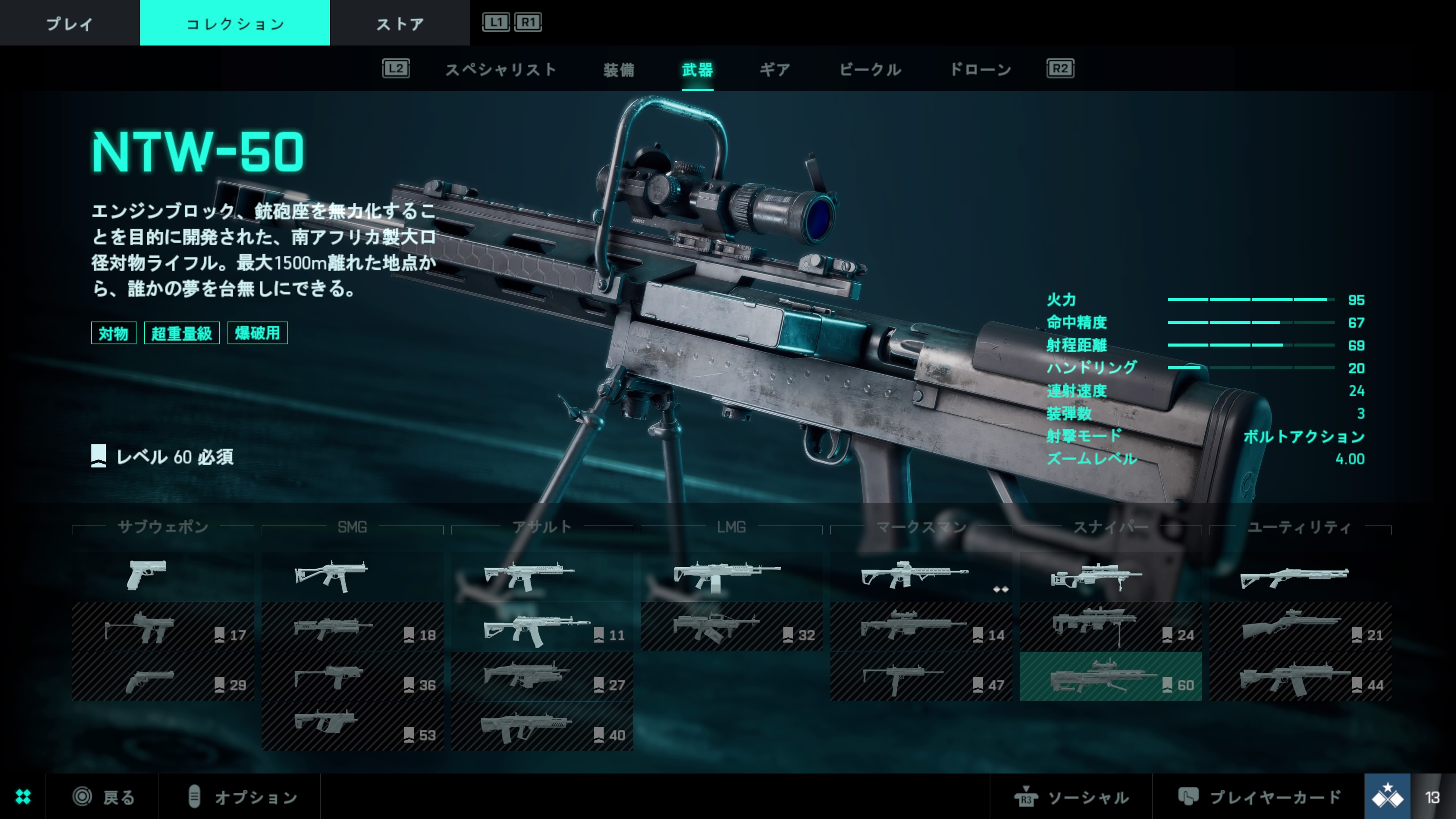1456x819 pixels.
Task: Pick the level 24 sniper rifle tile
Action: (x=1110, y=627)
